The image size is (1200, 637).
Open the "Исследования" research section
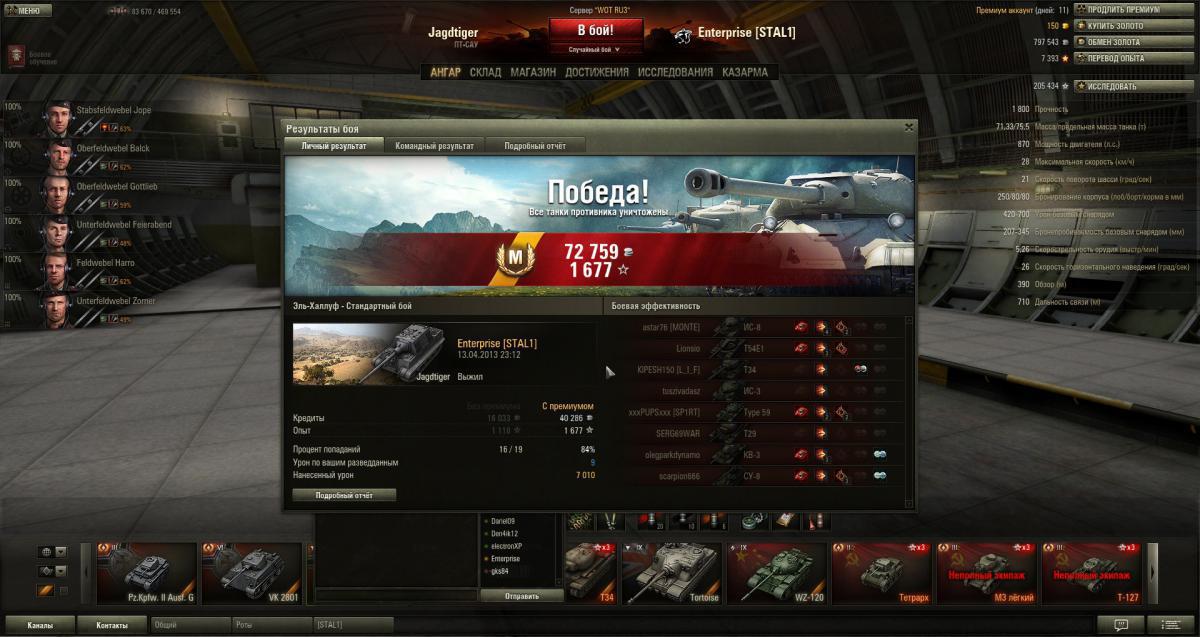tap(676, 72)
